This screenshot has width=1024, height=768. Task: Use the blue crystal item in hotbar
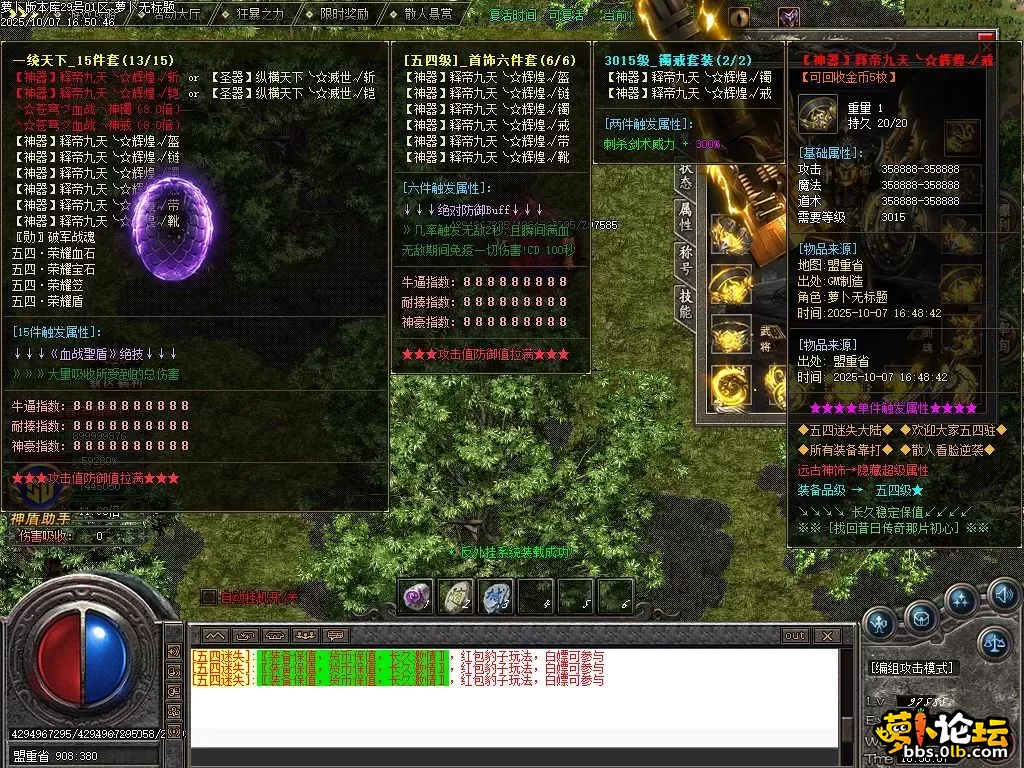coord(495,597)
